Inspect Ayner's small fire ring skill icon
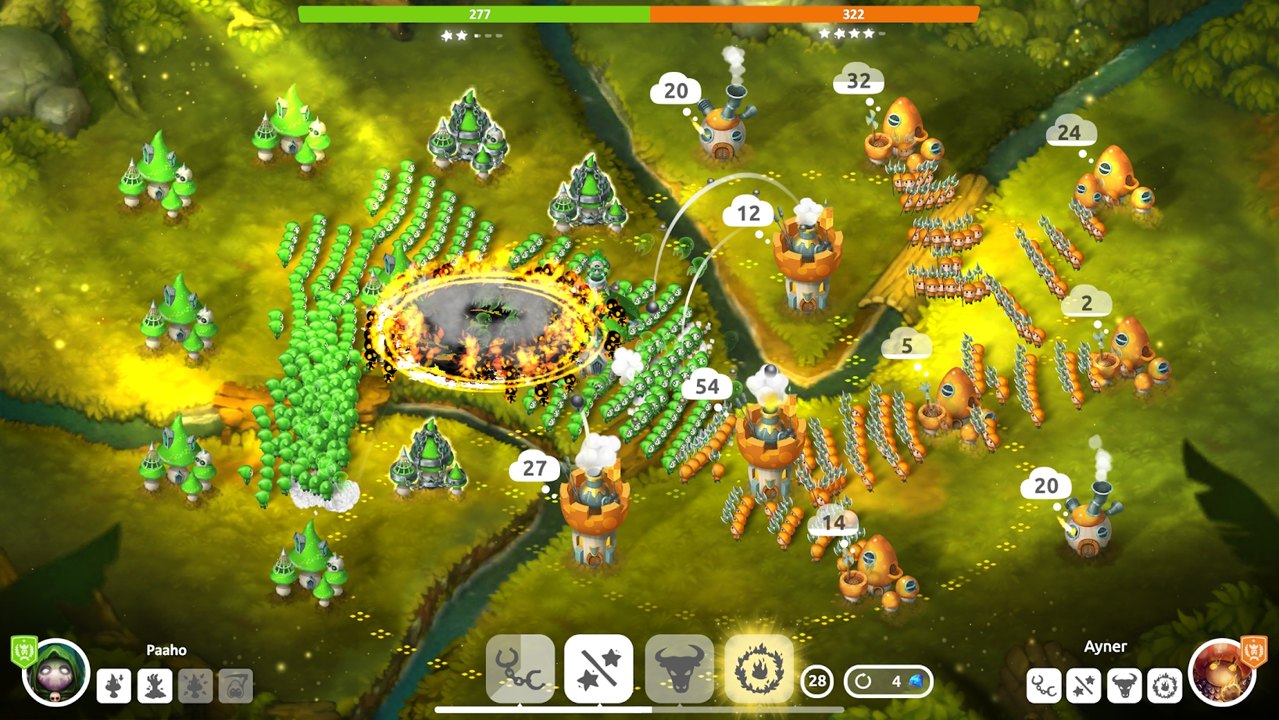The image size is (1279, 720). pyautogui.click(x=1165, y=685)
